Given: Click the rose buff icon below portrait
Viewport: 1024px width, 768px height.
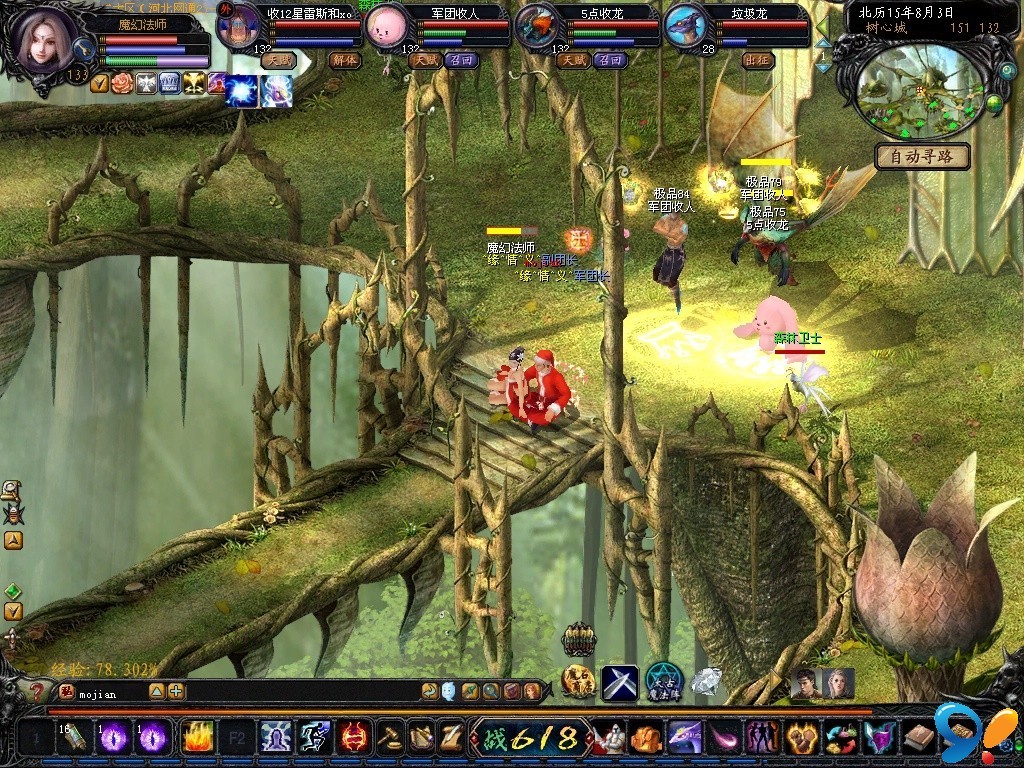Looking at the screenshot, I should [122, 83].
